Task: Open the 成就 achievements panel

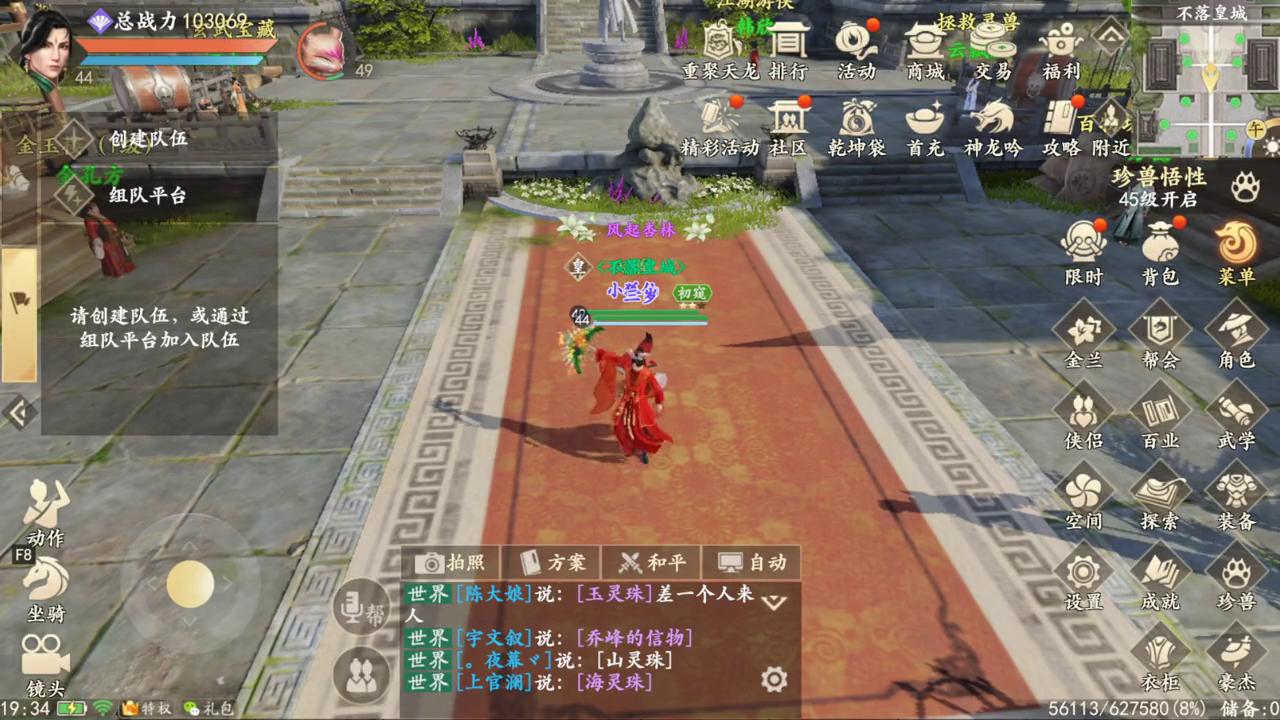Action: pos(1160,578)
